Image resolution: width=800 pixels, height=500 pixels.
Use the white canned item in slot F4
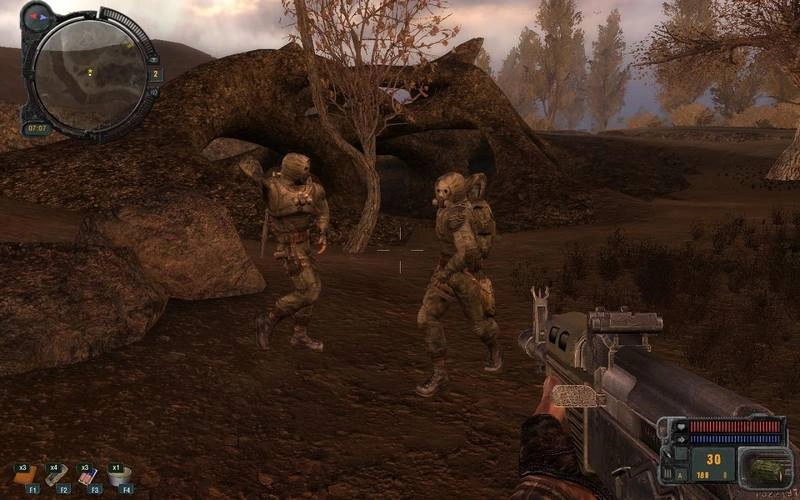tap(121, 475)
